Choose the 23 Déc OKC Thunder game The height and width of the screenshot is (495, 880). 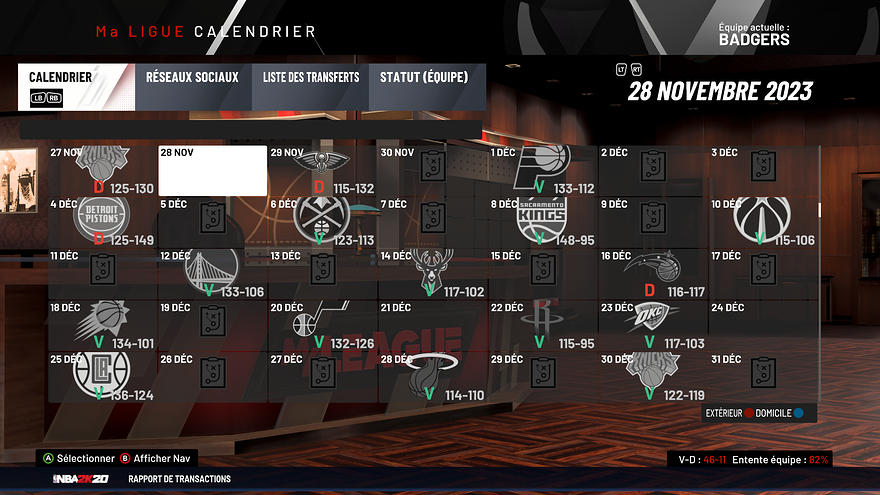[652, 324]
